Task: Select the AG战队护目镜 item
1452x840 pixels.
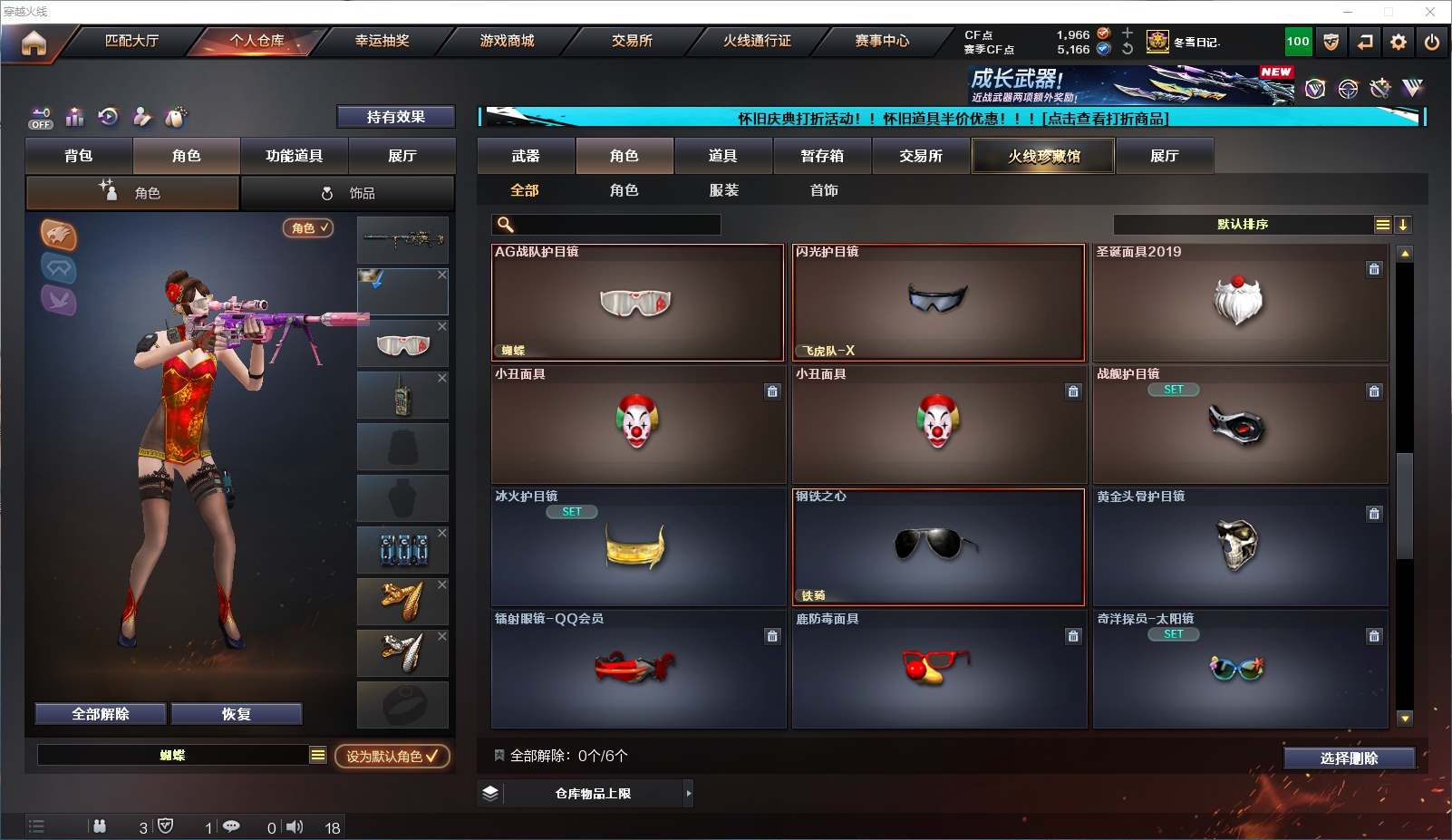Action: pyautogui.click(x=637, y=303)
